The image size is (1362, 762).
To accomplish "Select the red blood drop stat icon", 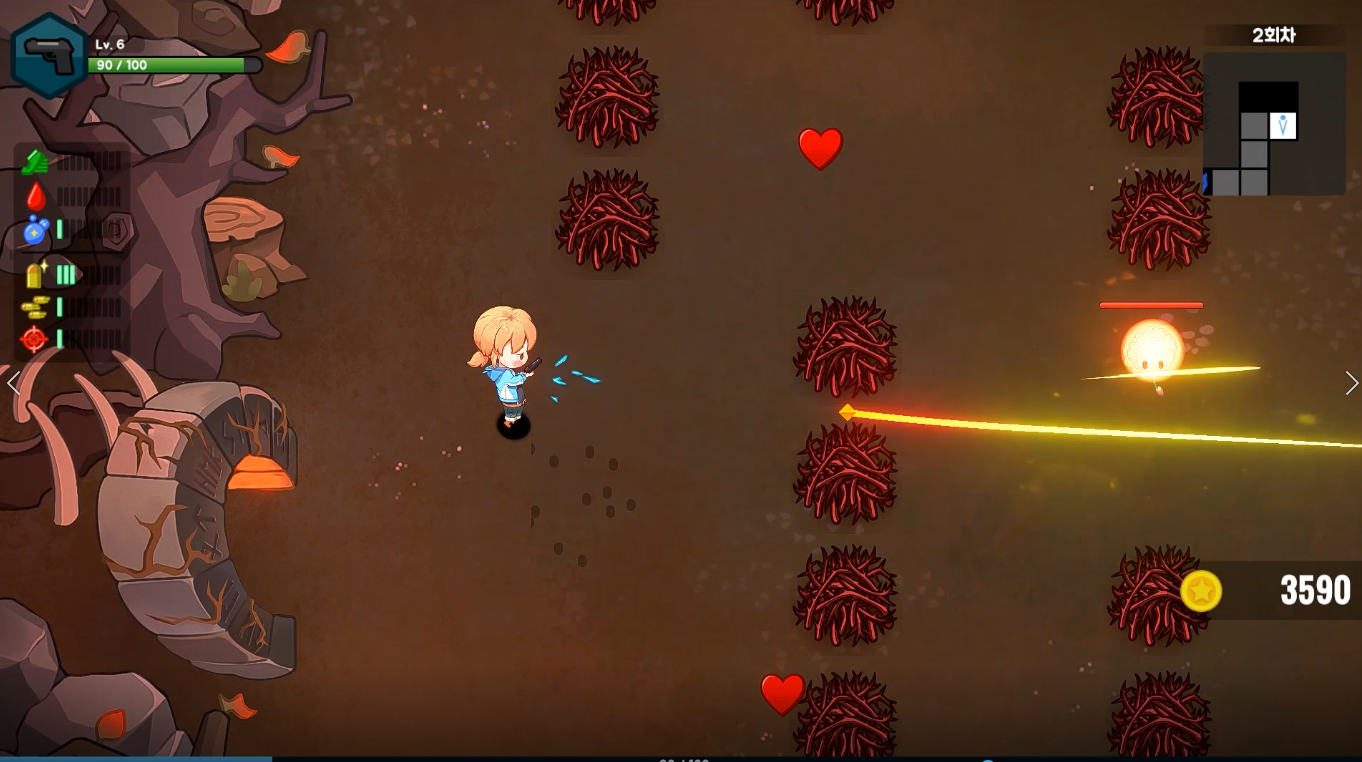I will 36,196.
